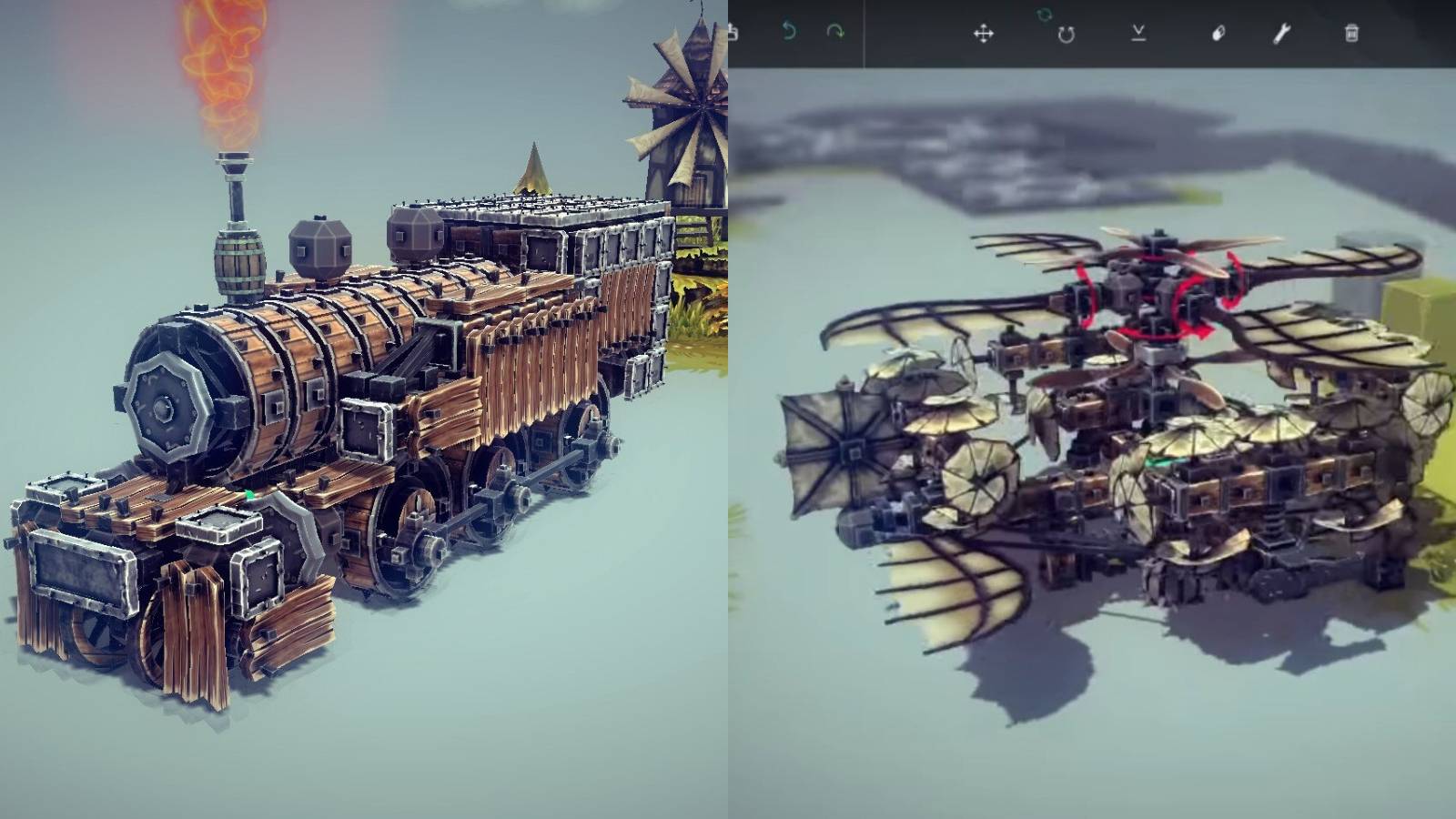The height and width of the screenshot is (819, 1456).
Task: Select the Translate (move) tool
Action: pos(985,35)
